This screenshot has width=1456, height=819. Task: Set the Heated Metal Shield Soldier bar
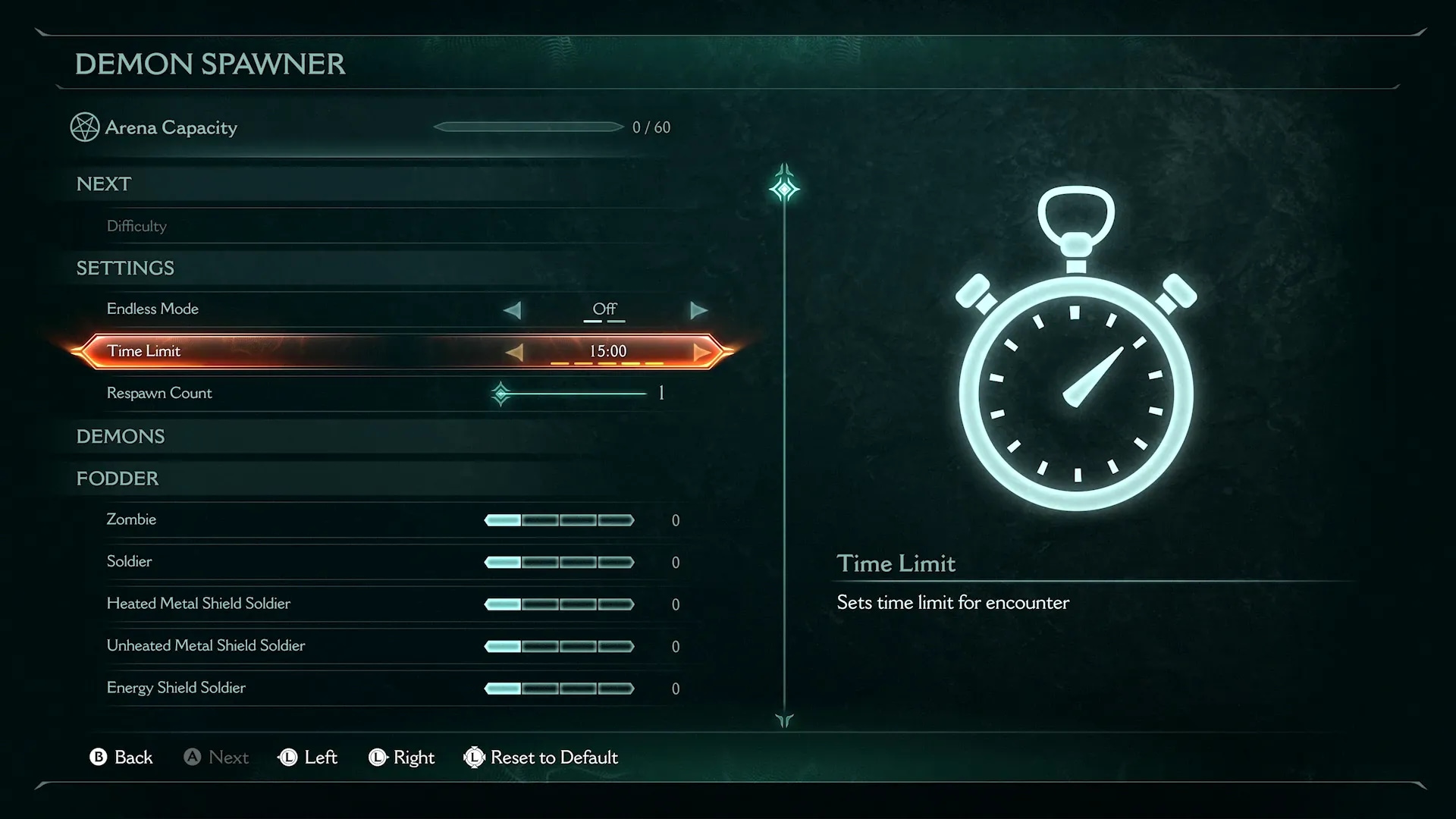pos(559,604)
